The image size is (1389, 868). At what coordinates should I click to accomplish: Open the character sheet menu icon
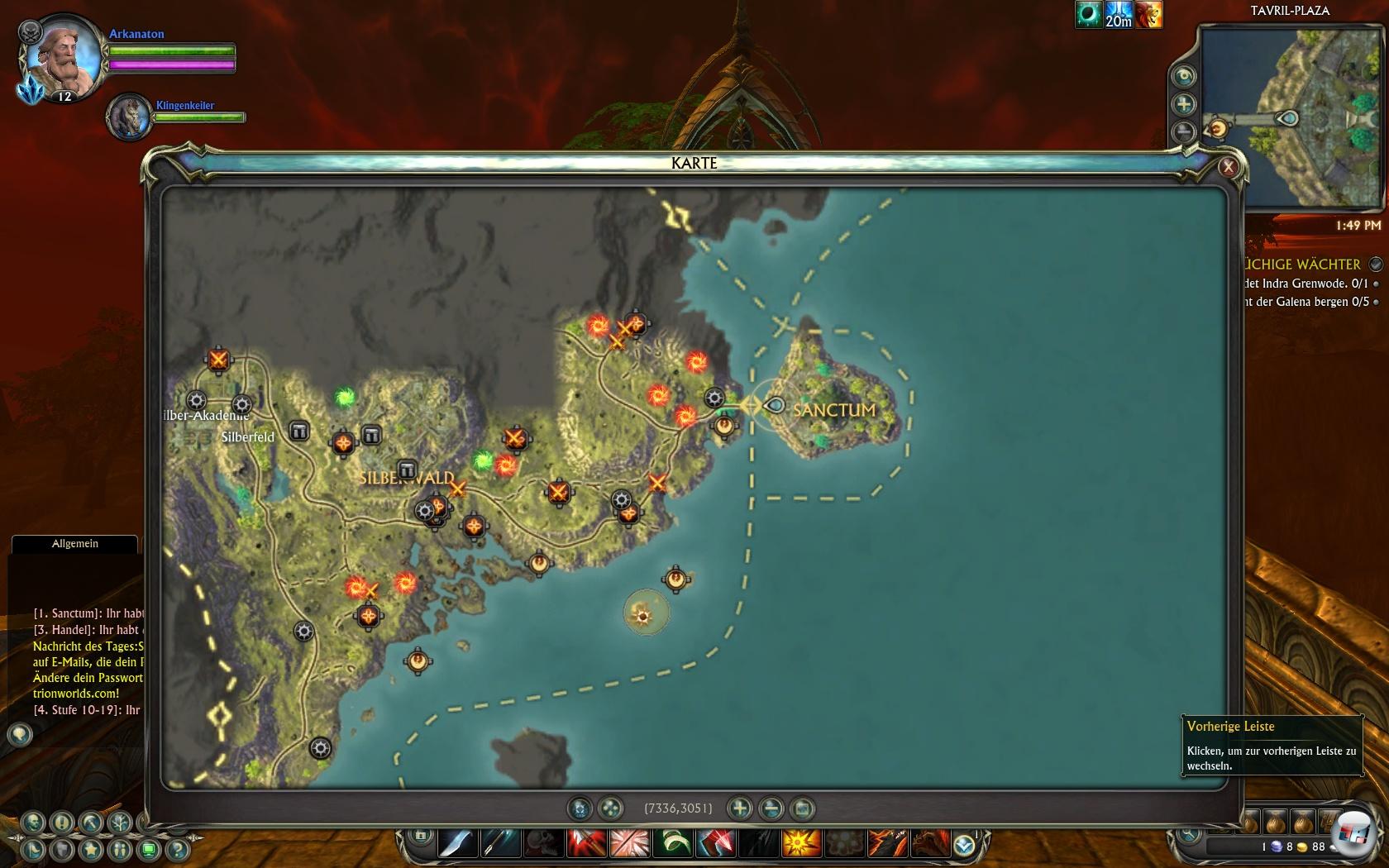pyautogui.click(x=34, y=823)
